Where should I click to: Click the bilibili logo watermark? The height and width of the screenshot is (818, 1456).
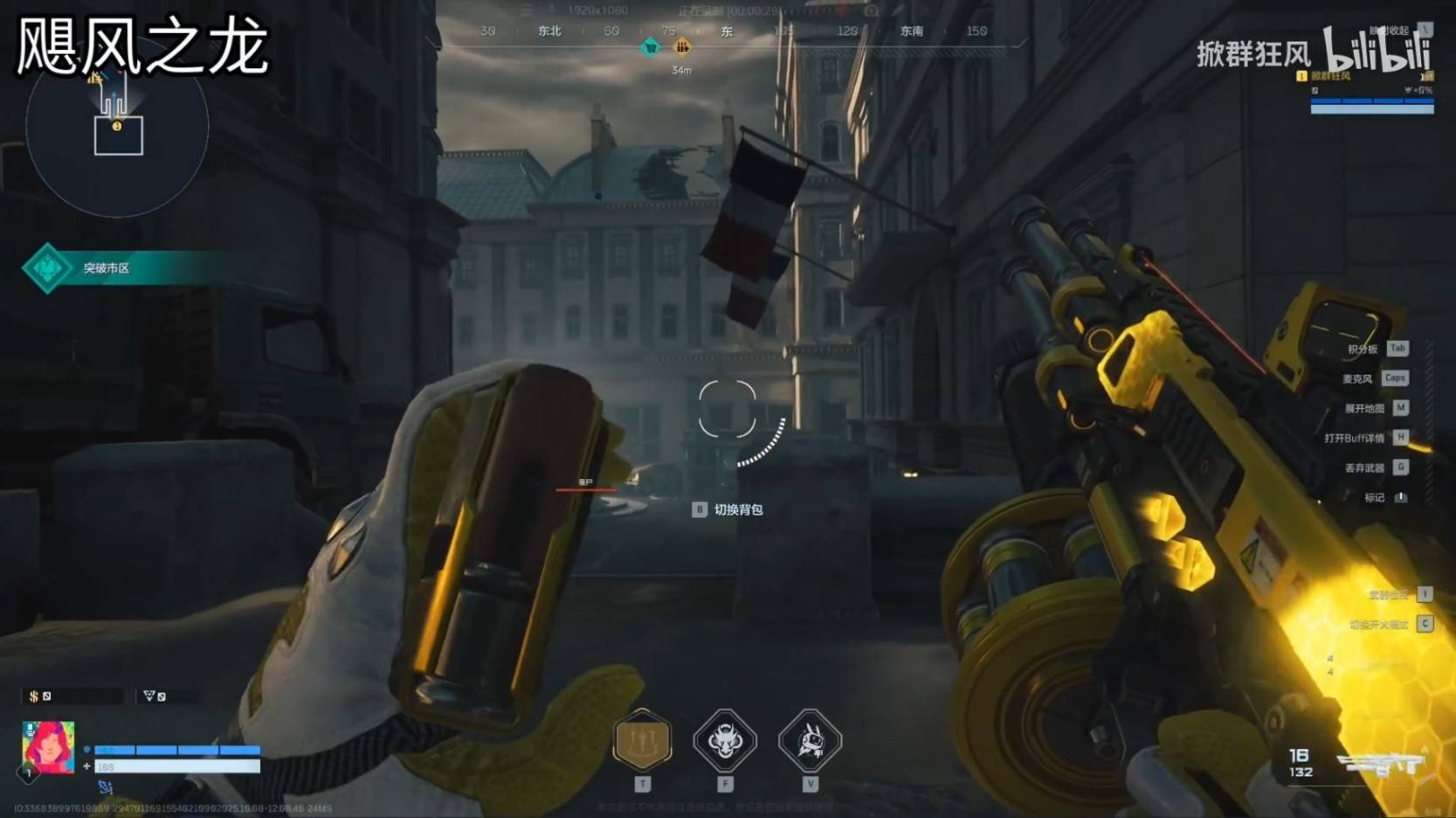click(x=1377, y=50)
